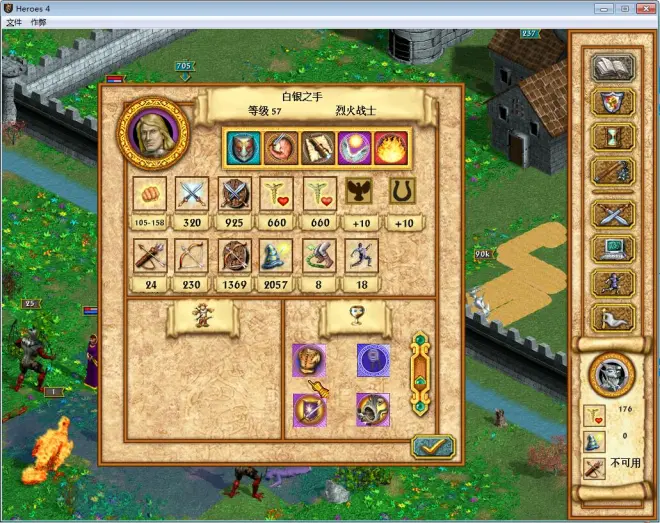Select the steel helmet artifact
The width and height of the screenshot is (660, 523).
click(x=372, y=408)
